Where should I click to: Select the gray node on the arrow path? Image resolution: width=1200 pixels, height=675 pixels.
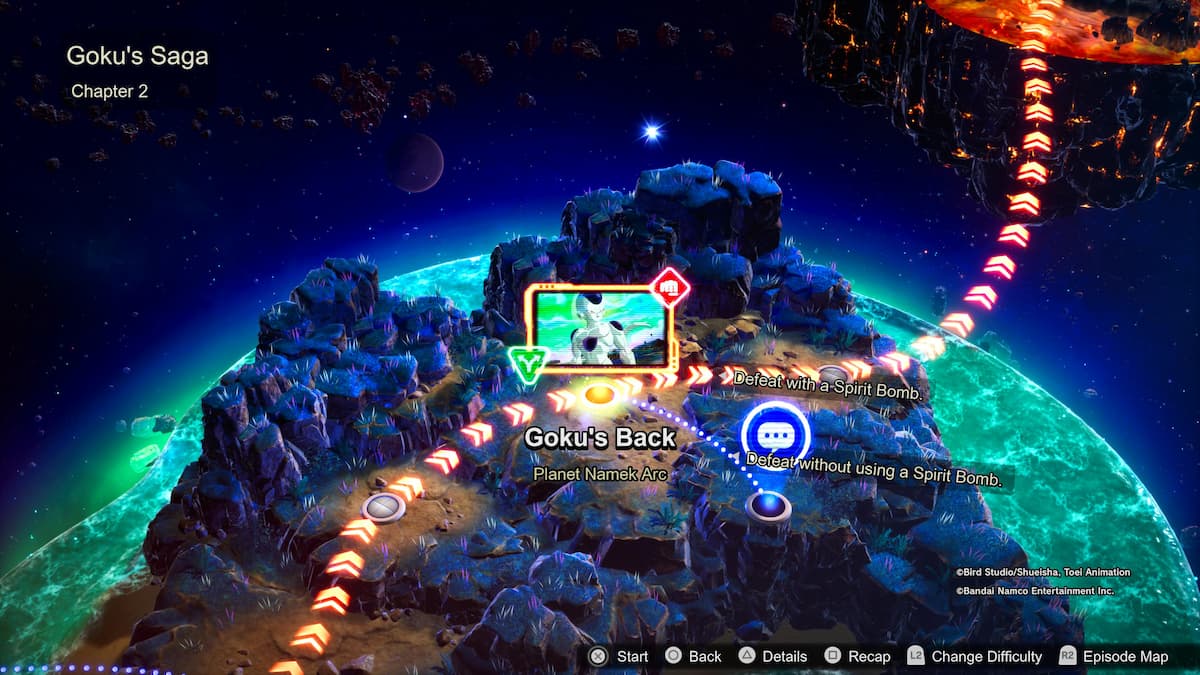tap(382, 507)
